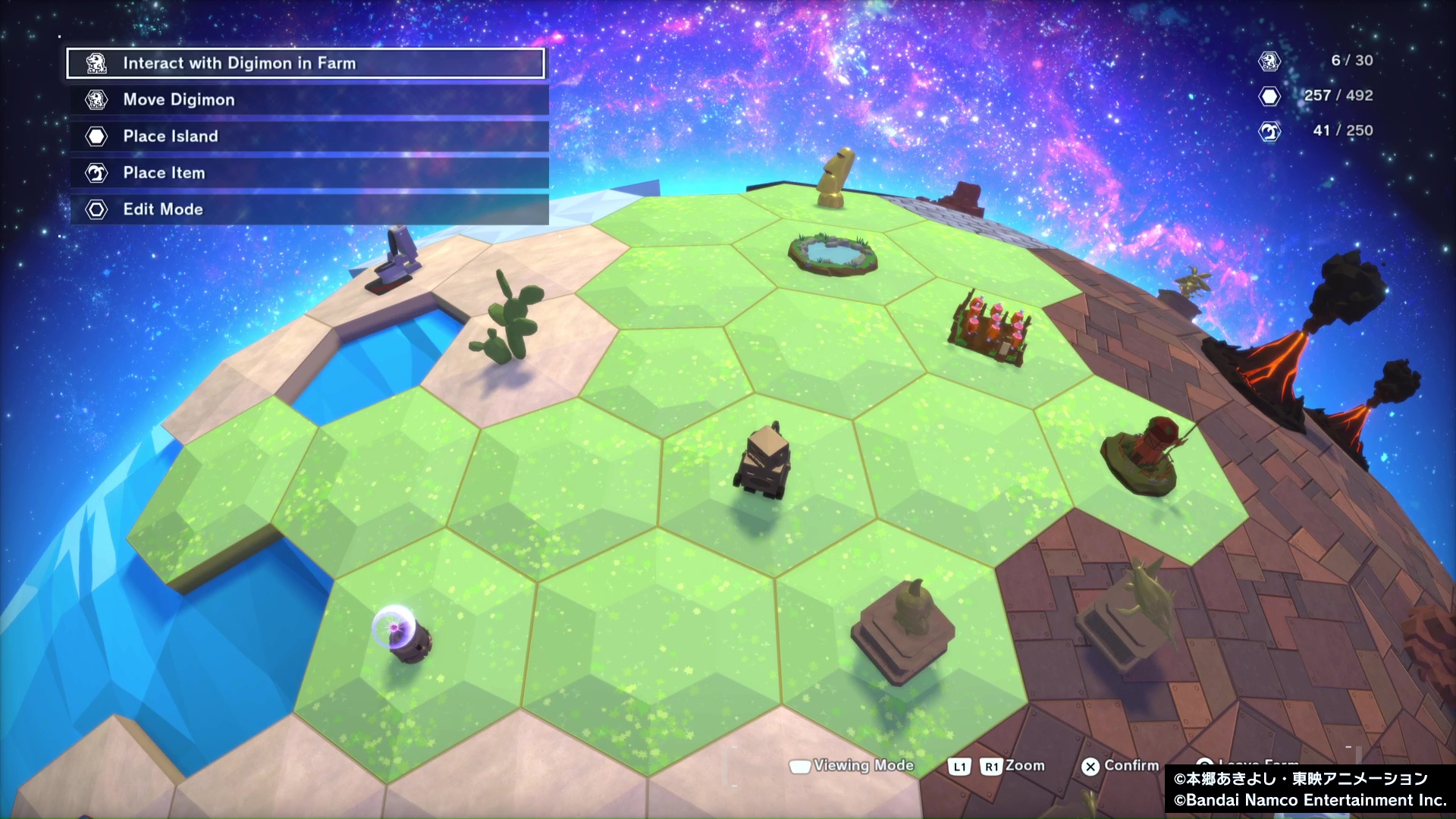The image size is (1456, 819).
Task: Choose the Move Digimon option
Action: coord(309,100)
